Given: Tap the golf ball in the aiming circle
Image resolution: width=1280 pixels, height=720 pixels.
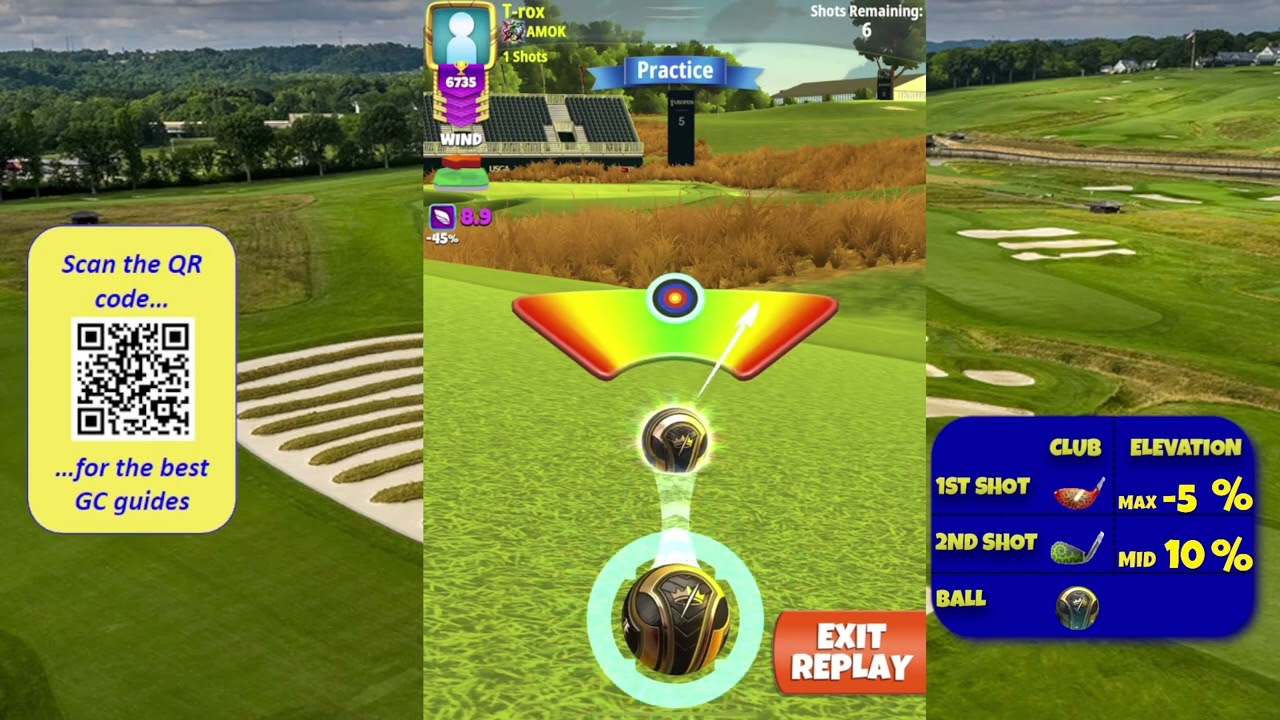Looking at the screenshot, I should (676, 619).
